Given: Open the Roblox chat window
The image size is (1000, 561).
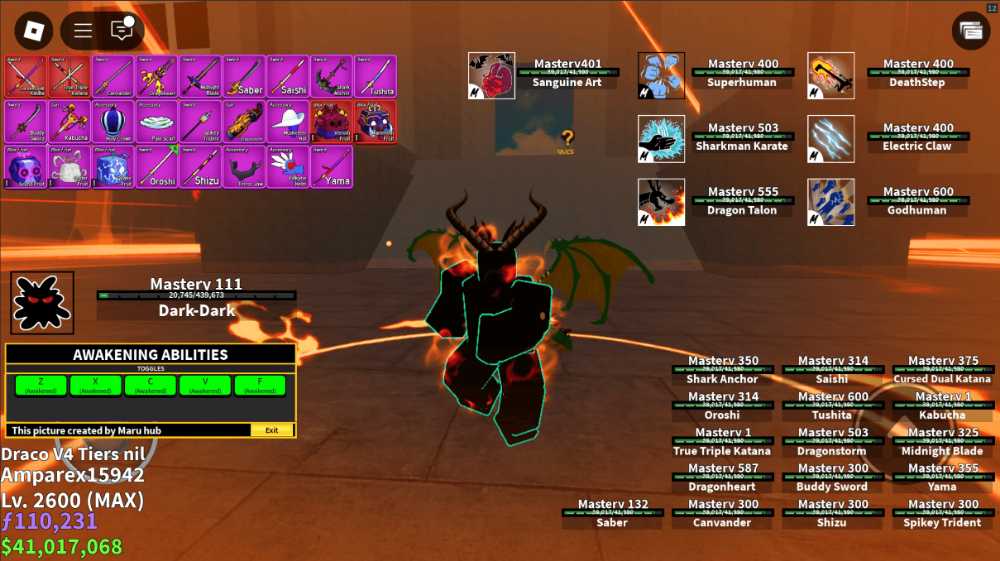Looking at the screenshot, I should tap(121, 31).
